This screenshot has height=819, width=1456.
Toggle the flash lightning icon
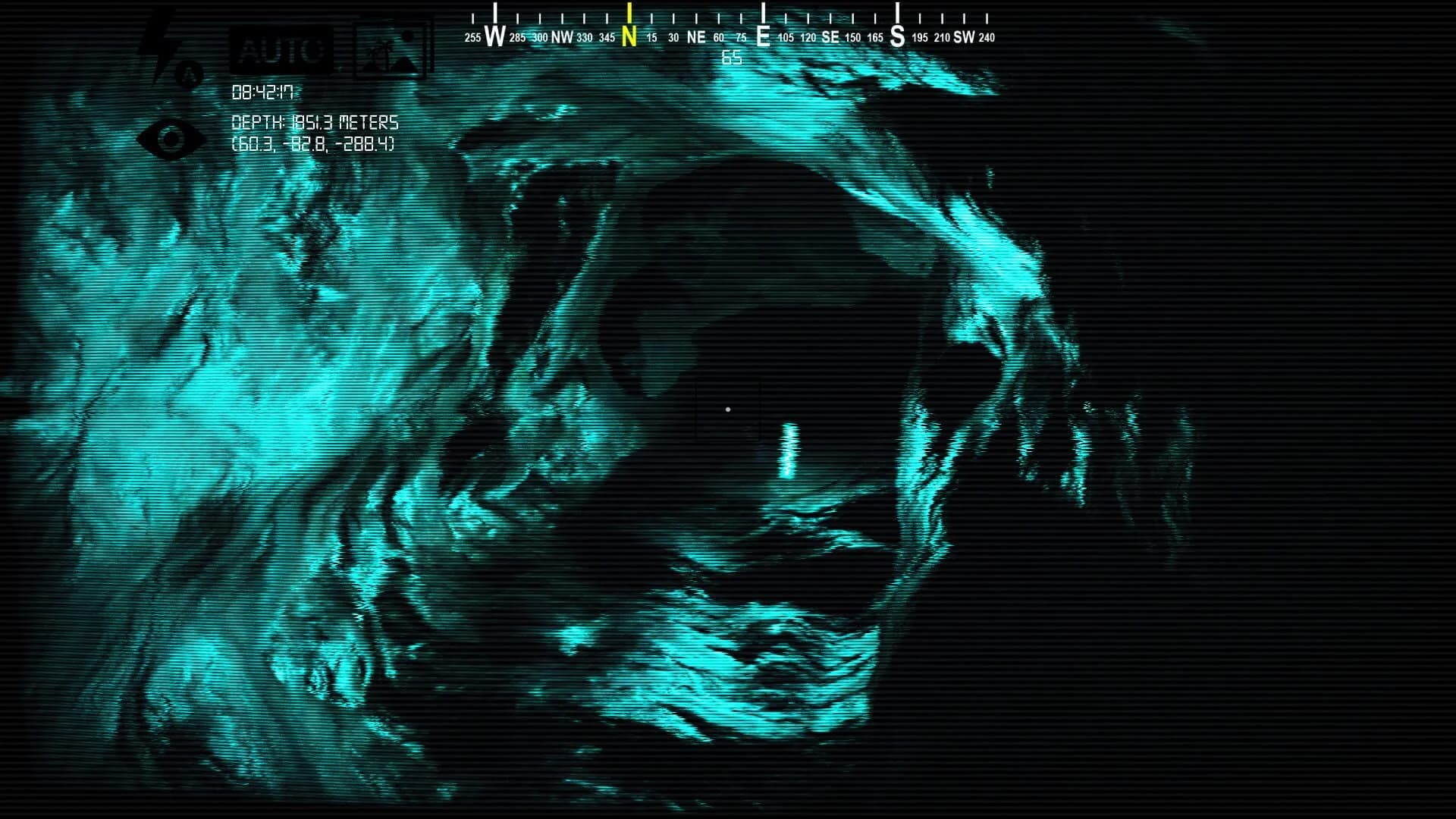click(162, 36)
